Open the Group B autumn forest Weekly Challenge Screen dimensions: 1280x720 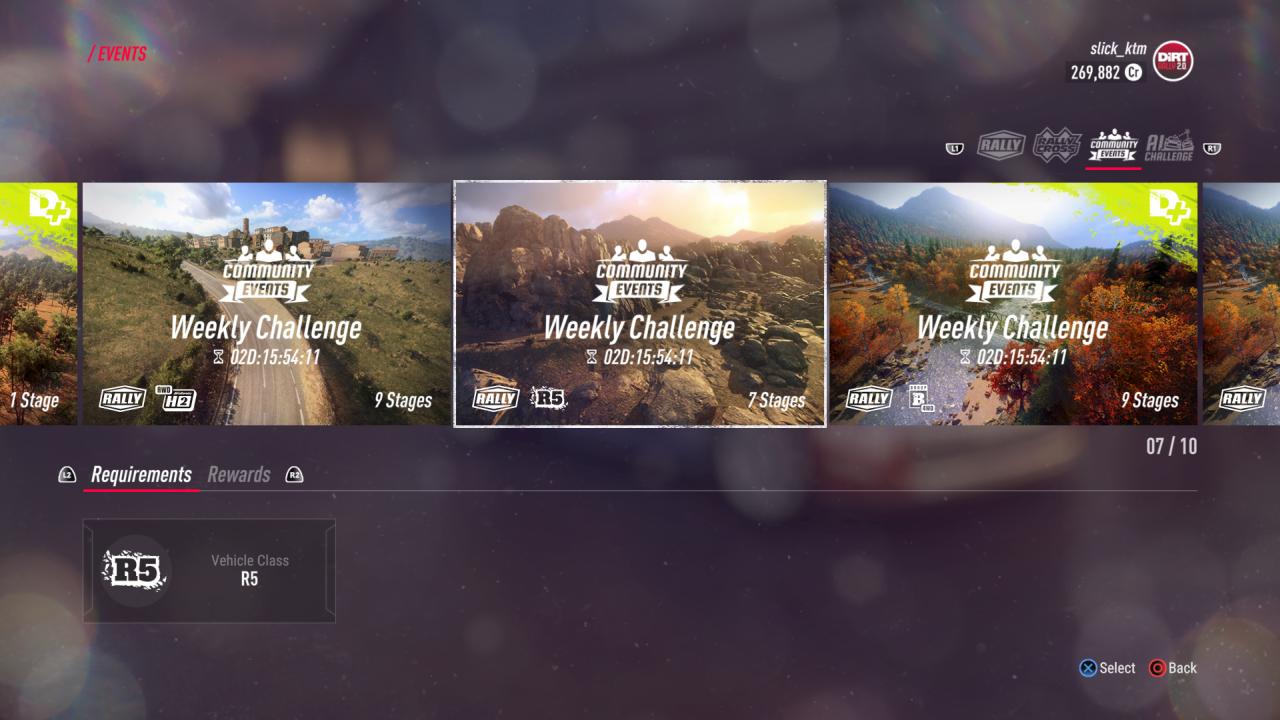[1013, 304]
